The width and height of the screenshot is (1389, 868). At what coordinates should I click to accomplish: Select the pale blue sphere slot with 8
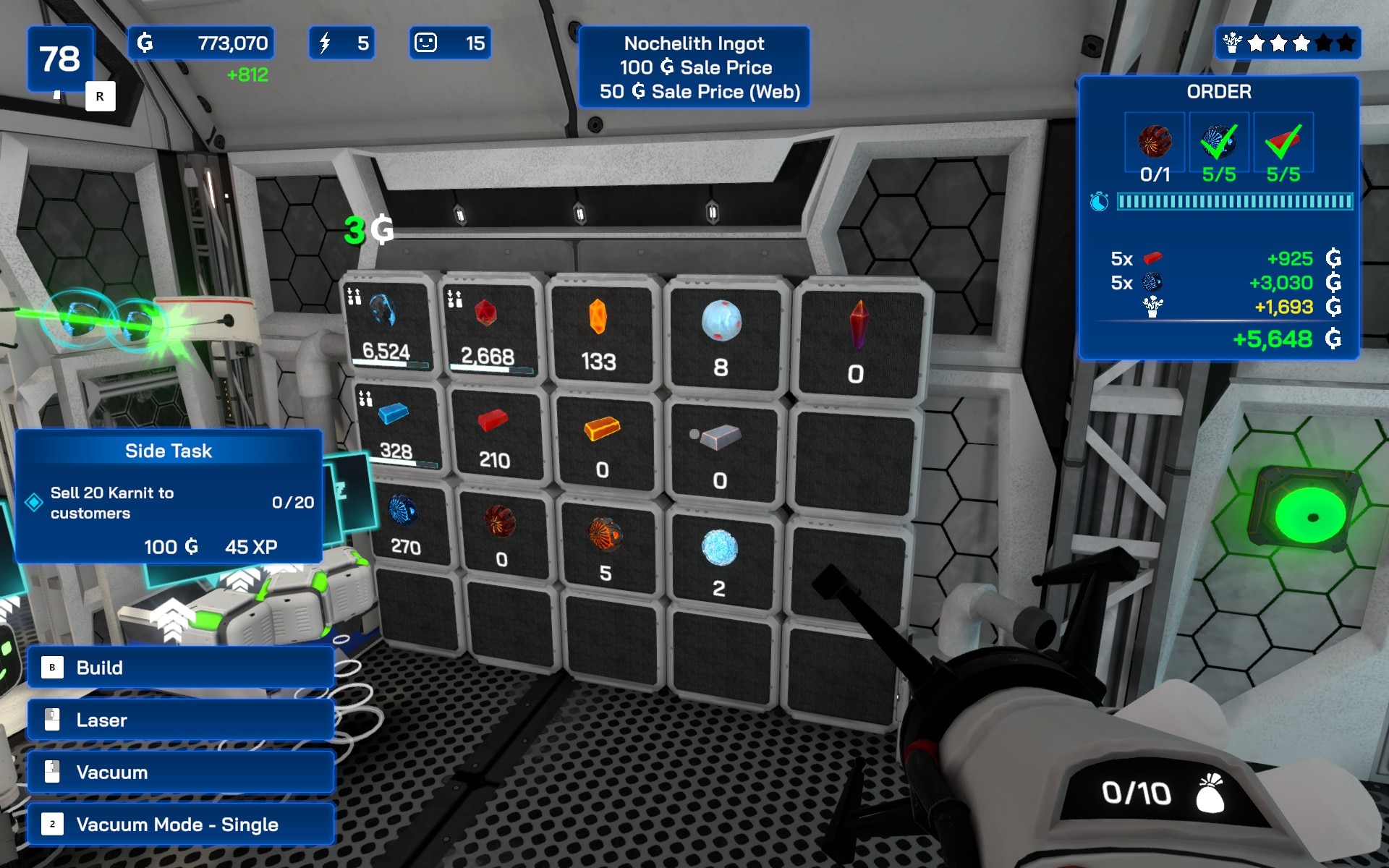coord(721,336)
